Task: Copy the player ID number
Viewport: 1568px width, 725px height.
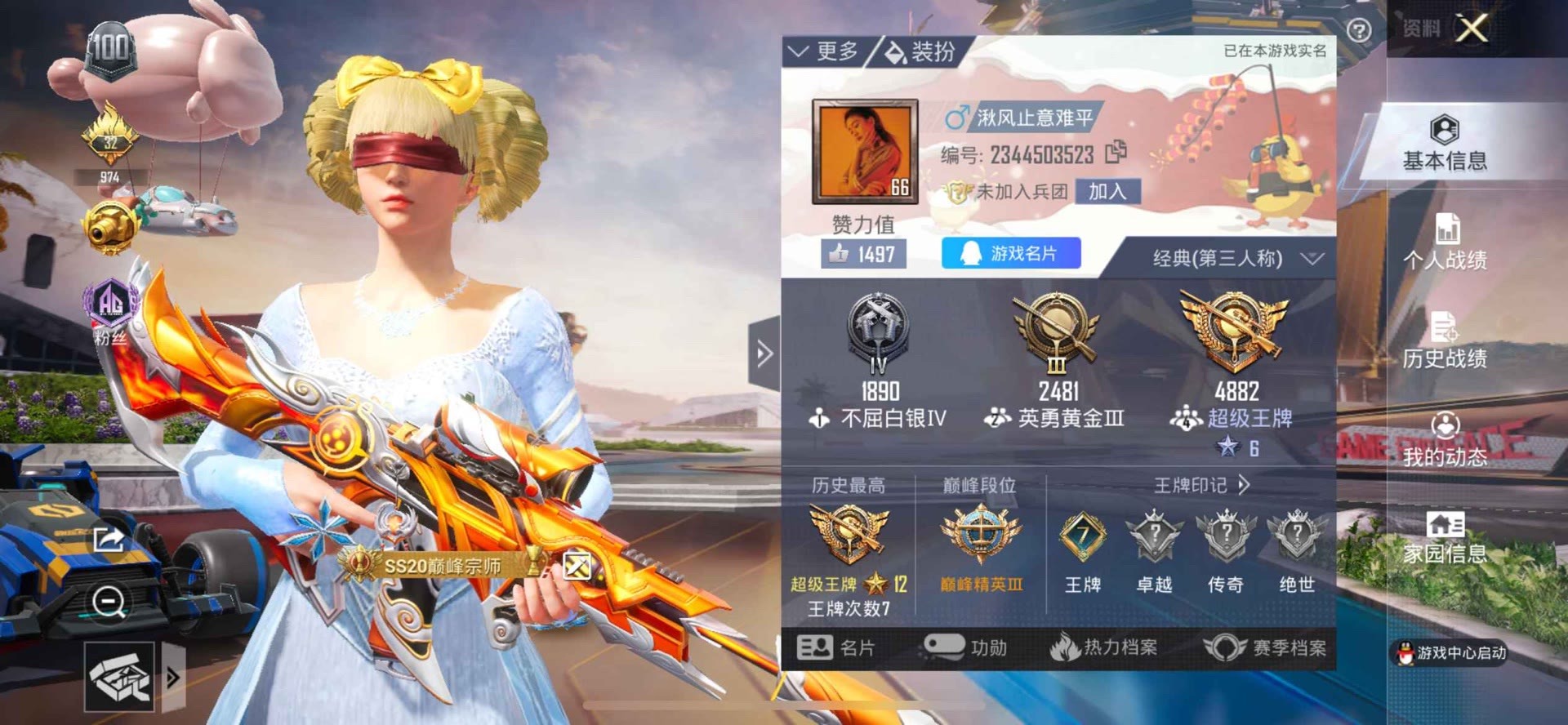Action: pyautogui.click(x=1116, y=153)
